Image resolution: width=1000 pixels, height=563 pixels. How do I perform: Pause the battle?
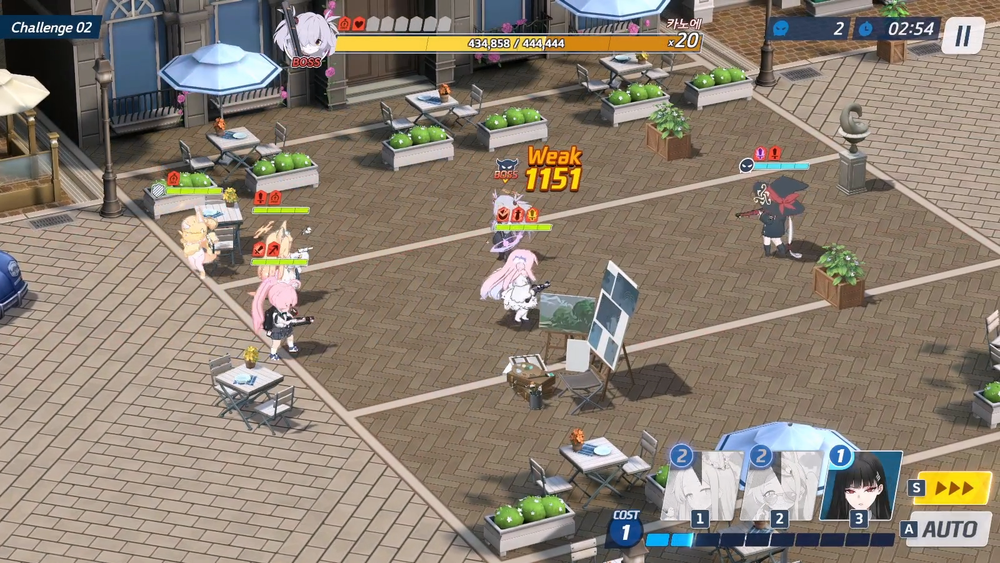click(x=962, y=36)
